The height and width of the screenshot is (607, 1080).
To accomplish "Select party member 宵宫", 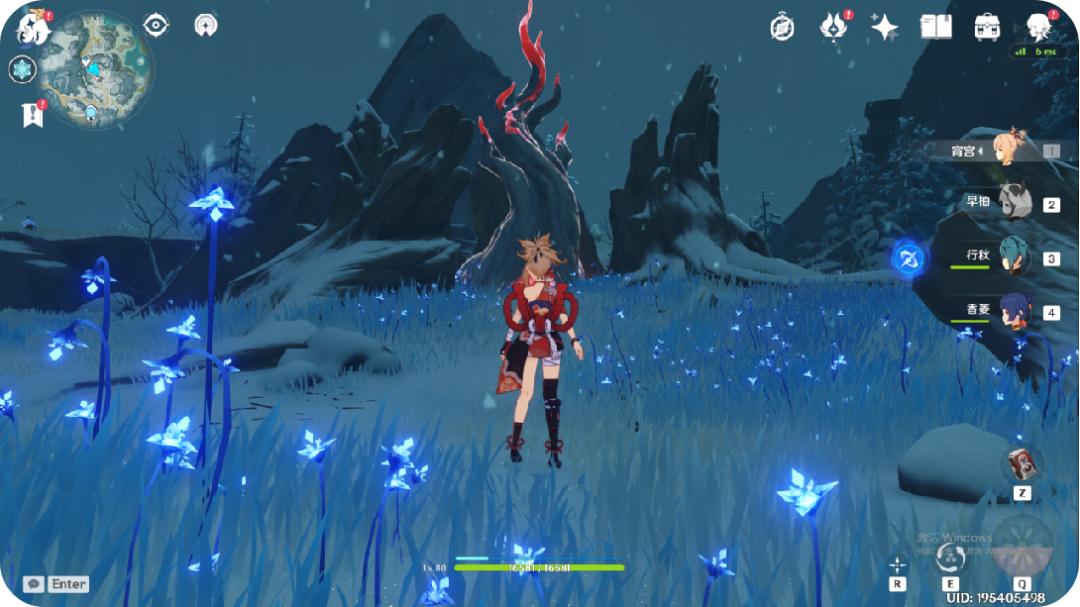I will point(1010,150).
